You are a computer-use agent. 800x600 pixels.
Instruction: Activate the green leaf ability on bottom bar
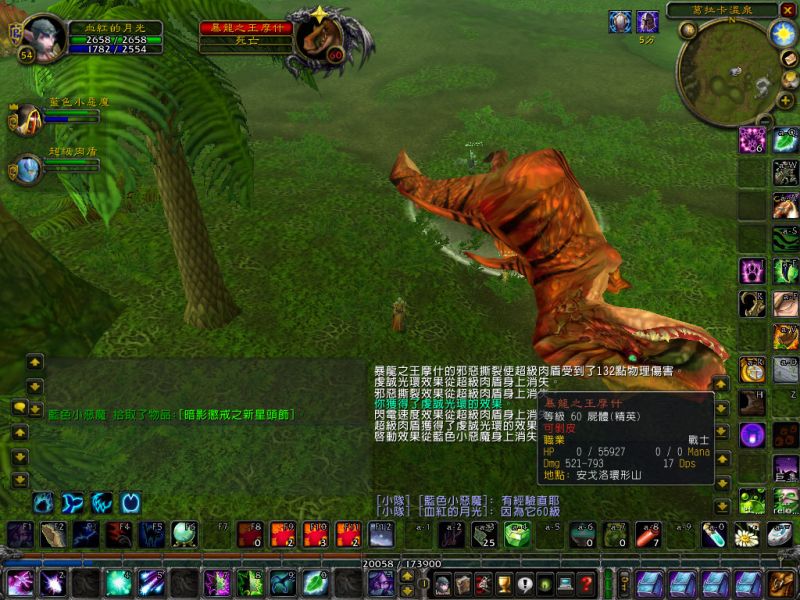(x=316, y=582)
